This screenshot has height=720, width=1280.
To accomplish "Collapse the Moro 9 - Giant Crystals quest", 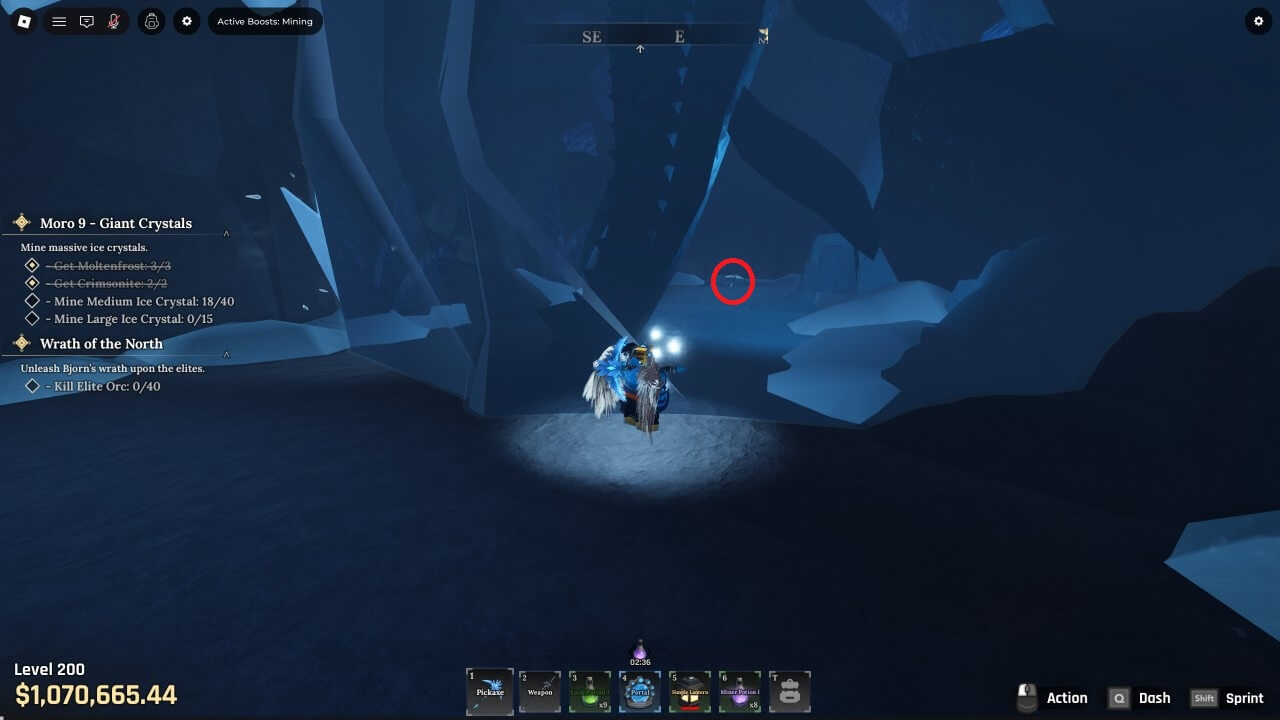I will click(x=226, y=233).
